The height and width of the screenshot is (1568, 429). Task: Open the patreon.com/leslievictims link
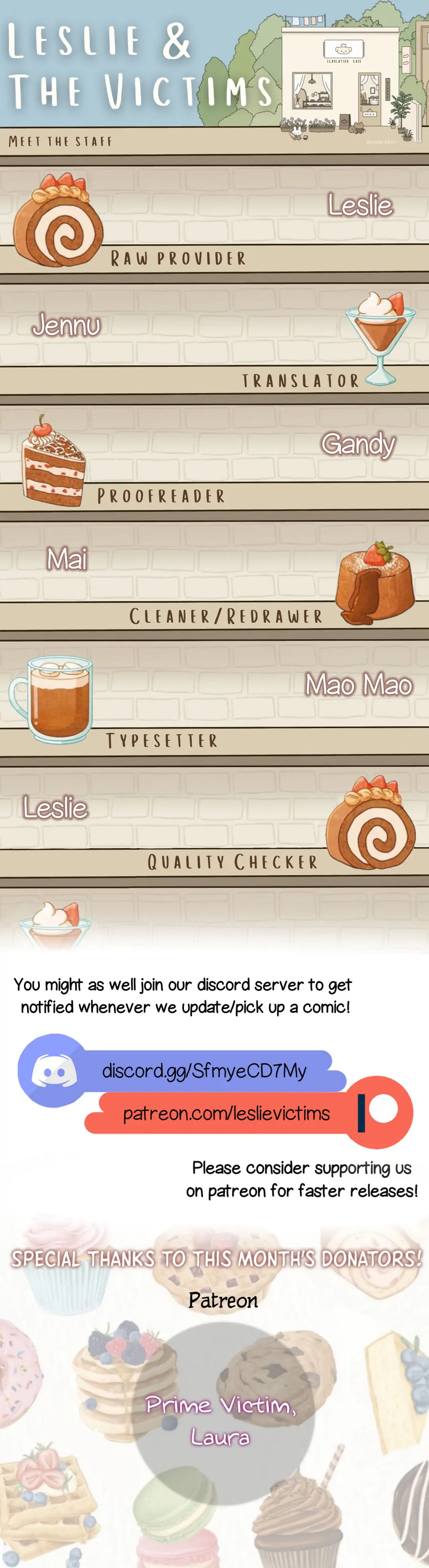tap(226, 1113)
